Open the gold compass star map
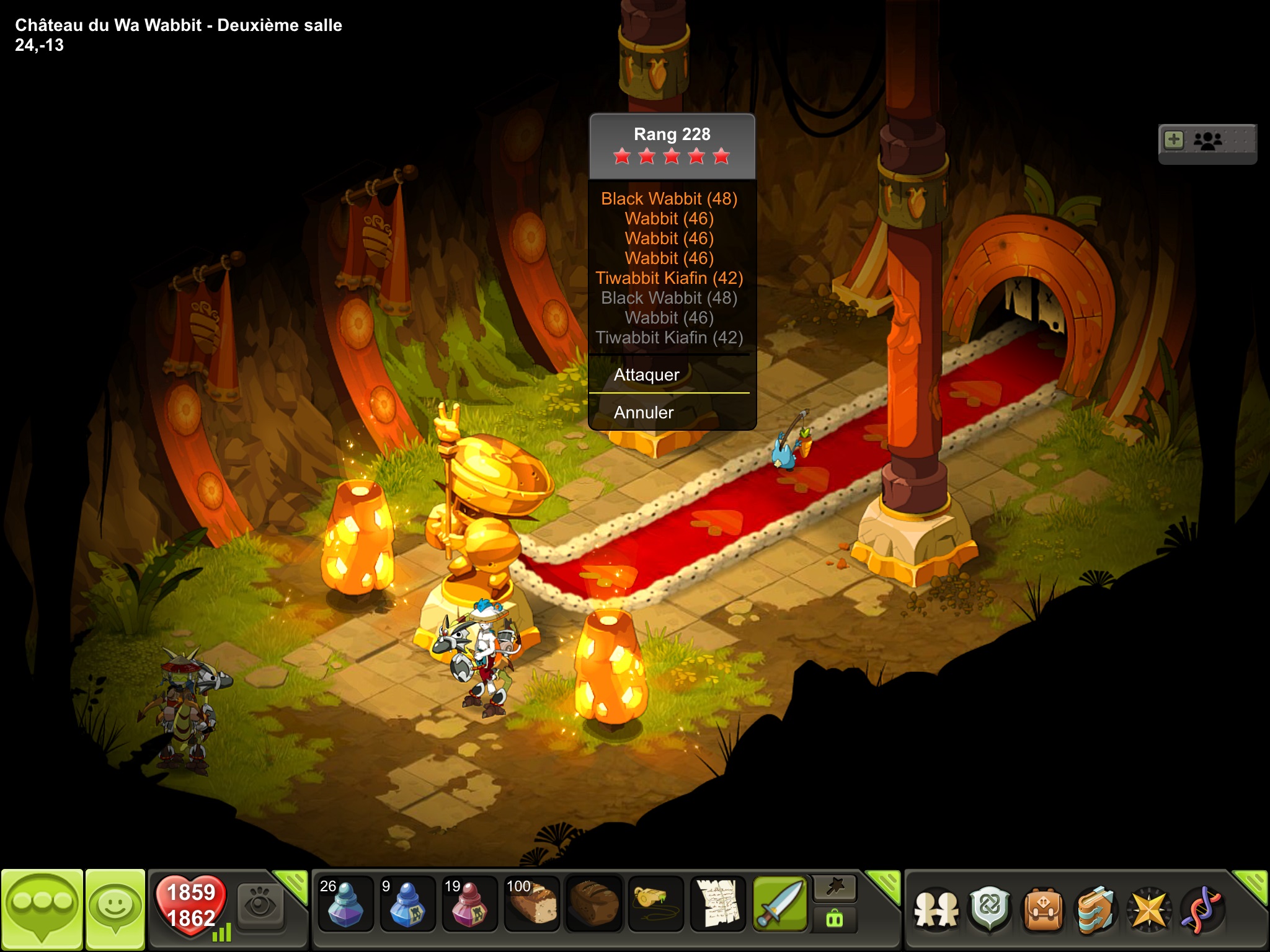The image size is (1270, 952). tap(1149, 910)
